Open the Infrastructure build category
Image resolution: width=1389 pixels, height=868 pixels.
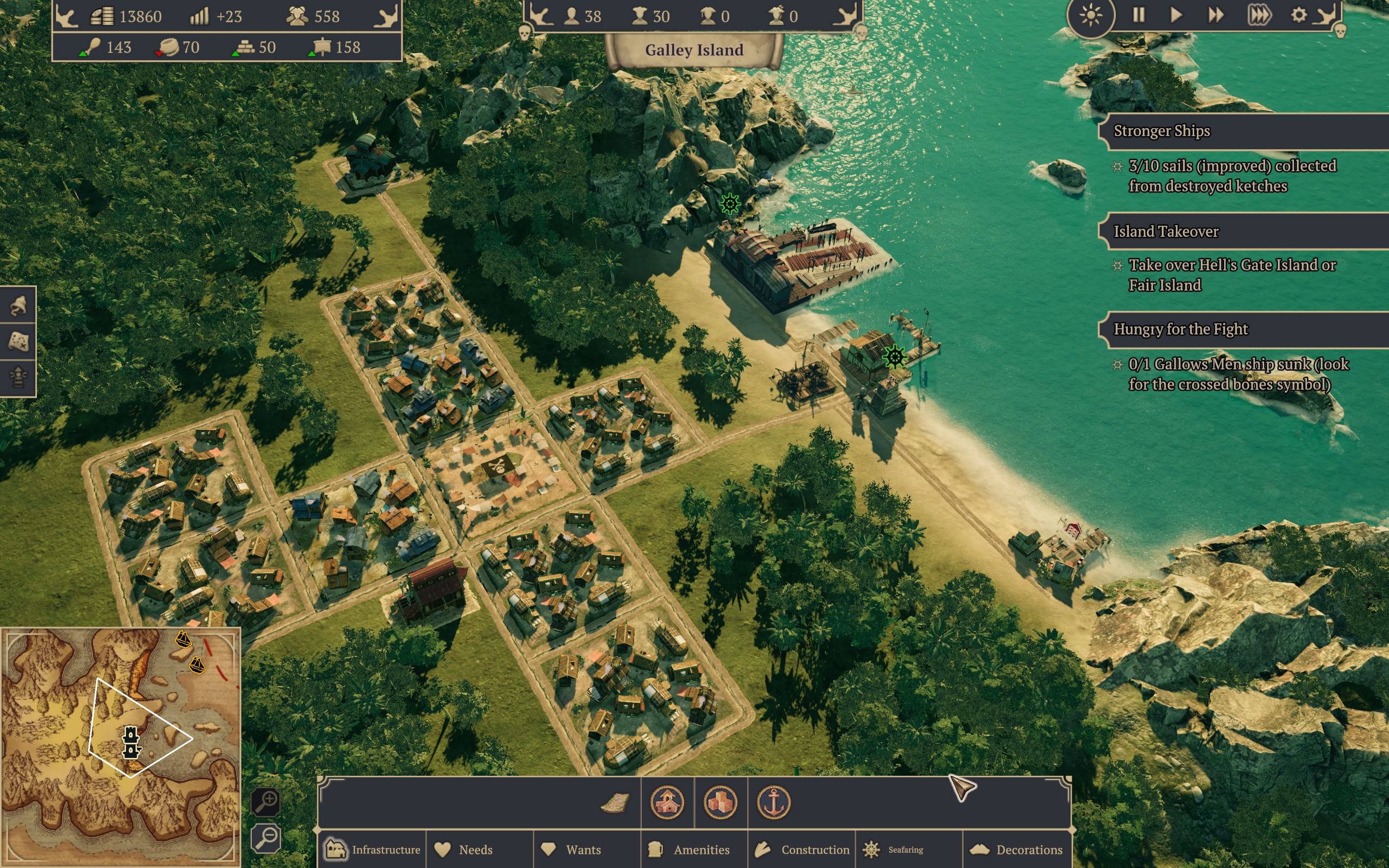pos(373,850)
